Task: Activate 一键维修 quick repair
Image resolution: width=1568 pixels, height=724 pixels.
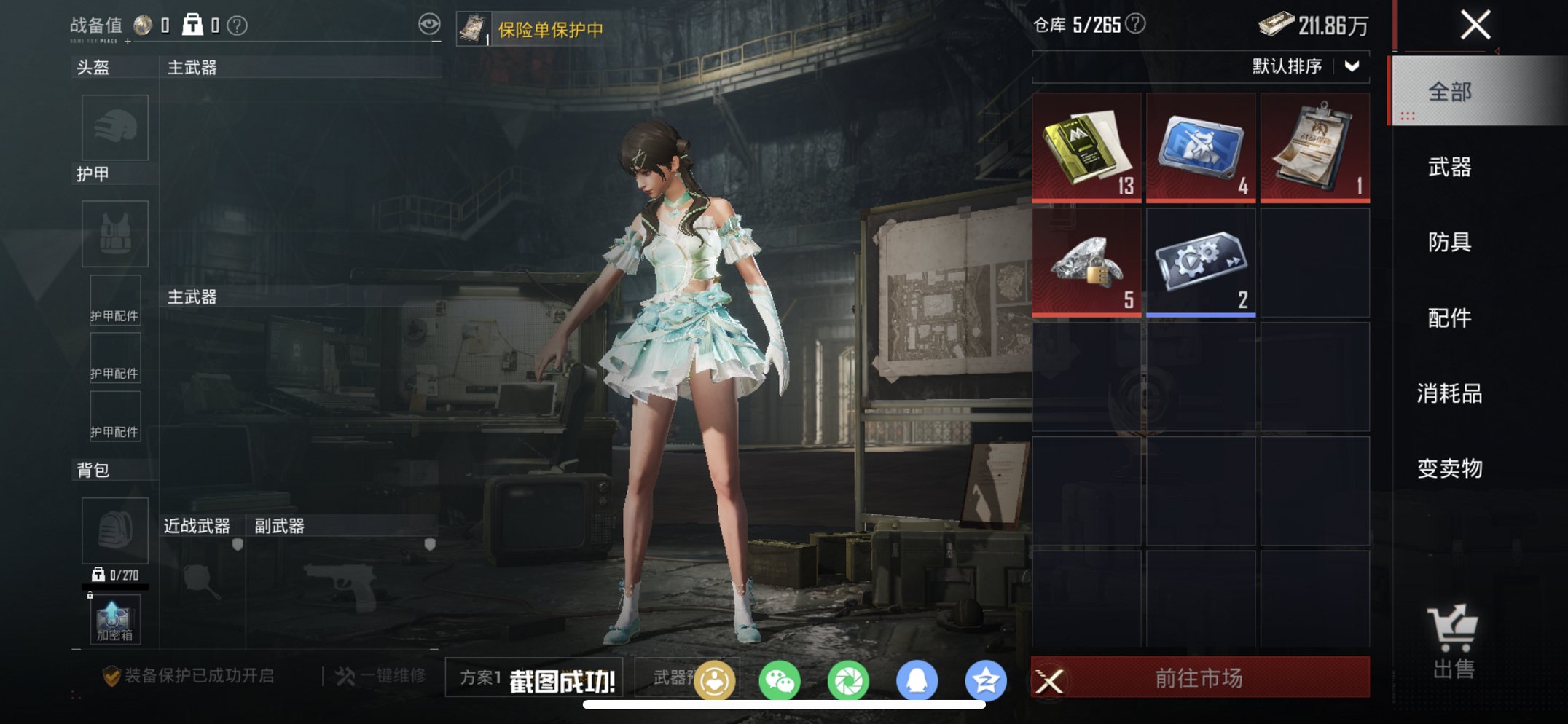Action: pyautogui.click(x=375, y=674)
